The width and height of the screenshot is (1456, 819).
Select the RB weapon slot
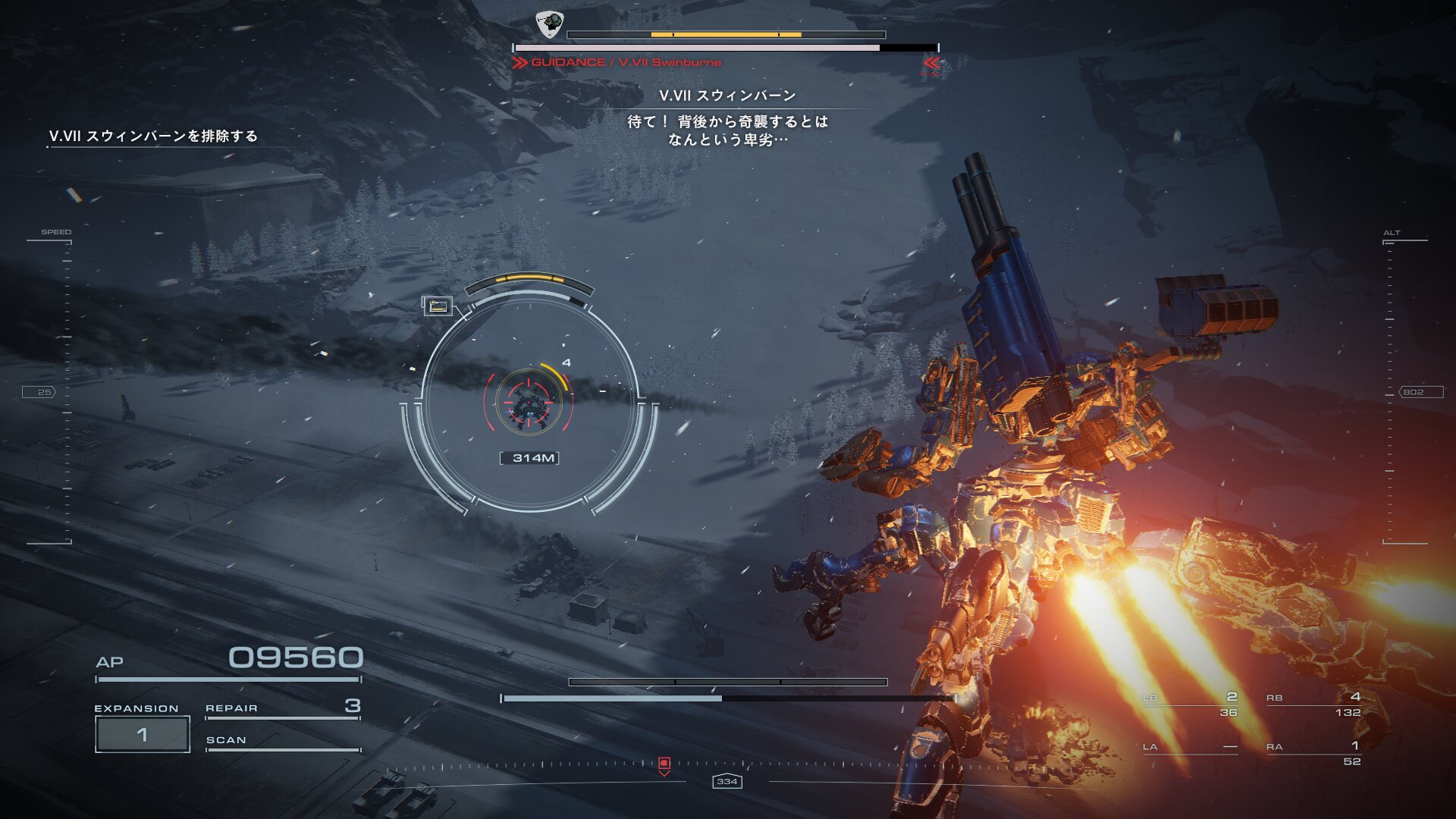tap(1313, 704)
